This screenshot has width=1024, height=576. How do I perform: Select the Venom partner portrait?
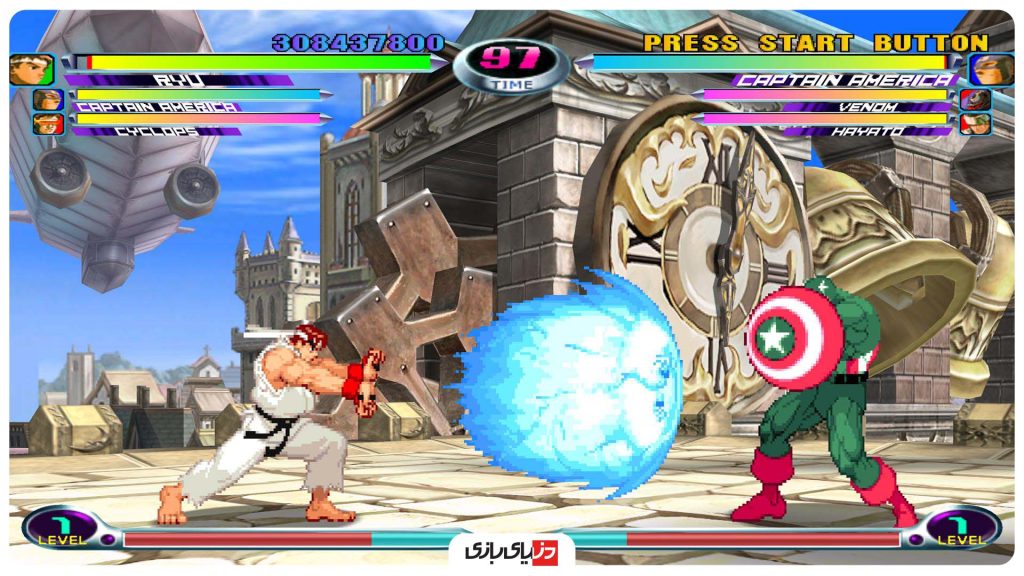click(974, 100)
